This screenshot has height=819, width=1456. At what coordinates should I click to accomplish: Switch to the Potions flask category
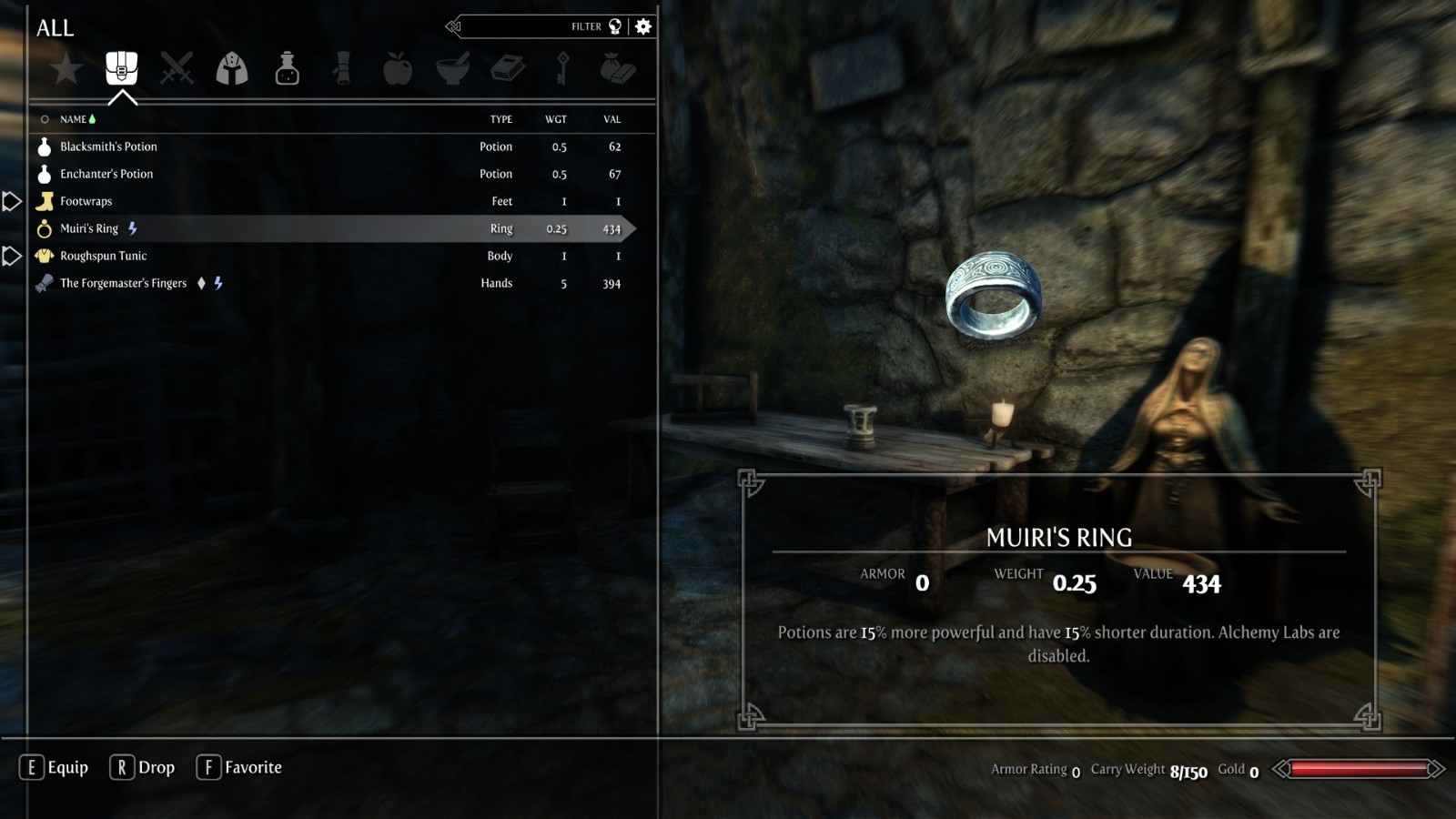click(x=288, y=69)
